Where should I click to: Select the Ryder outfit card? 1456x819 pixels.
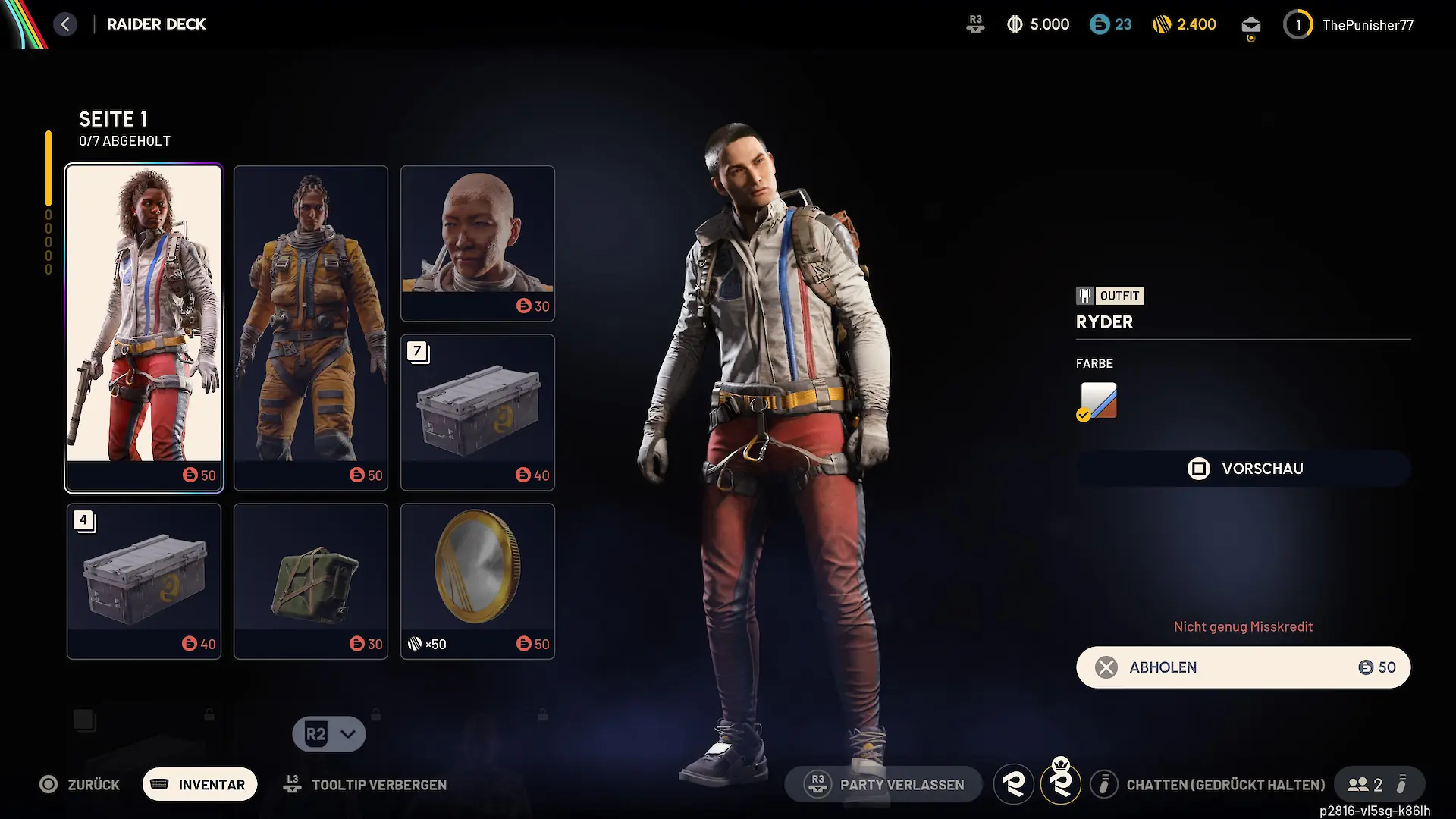point(144,328)
